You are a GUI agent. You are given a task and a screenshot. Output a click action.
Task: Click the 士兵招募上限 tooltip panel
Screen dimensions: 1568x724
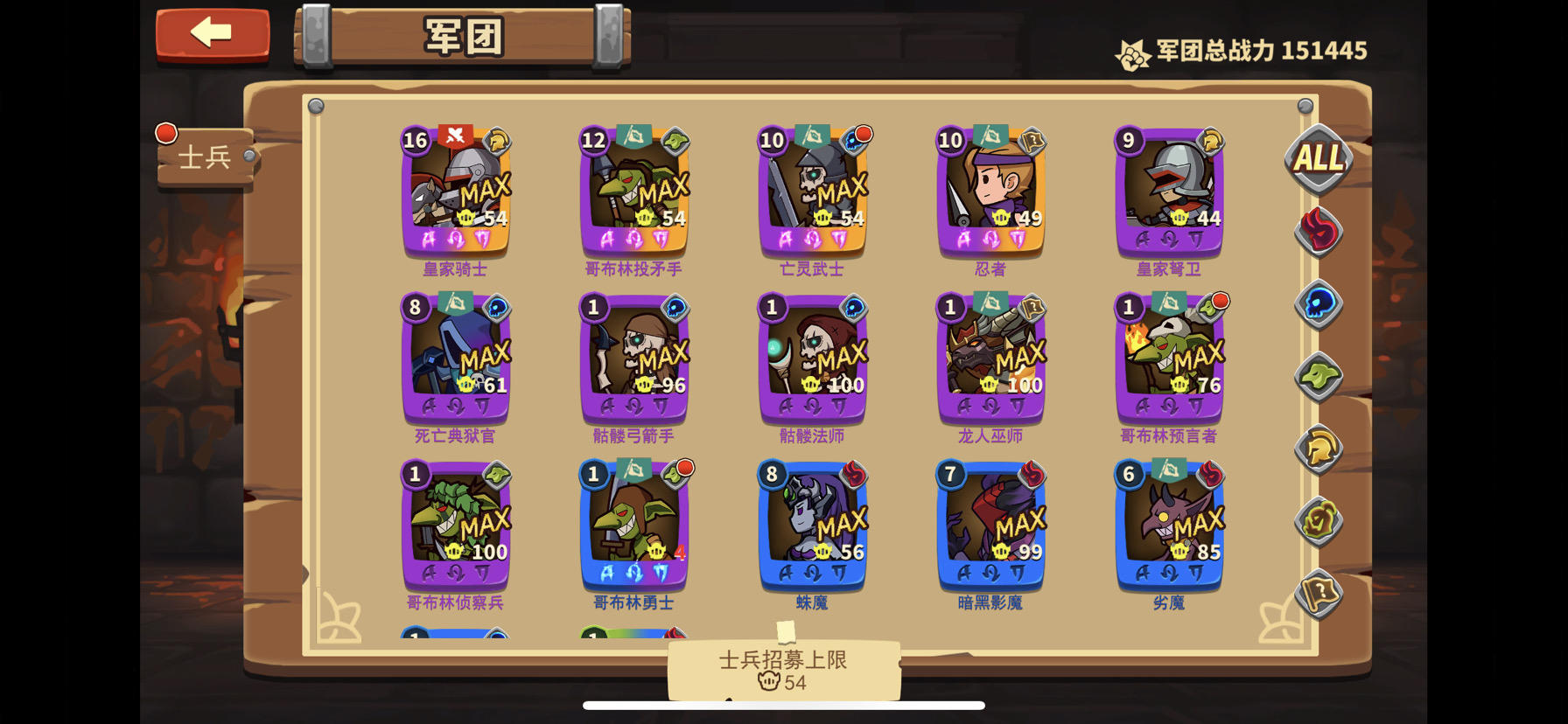781,672
